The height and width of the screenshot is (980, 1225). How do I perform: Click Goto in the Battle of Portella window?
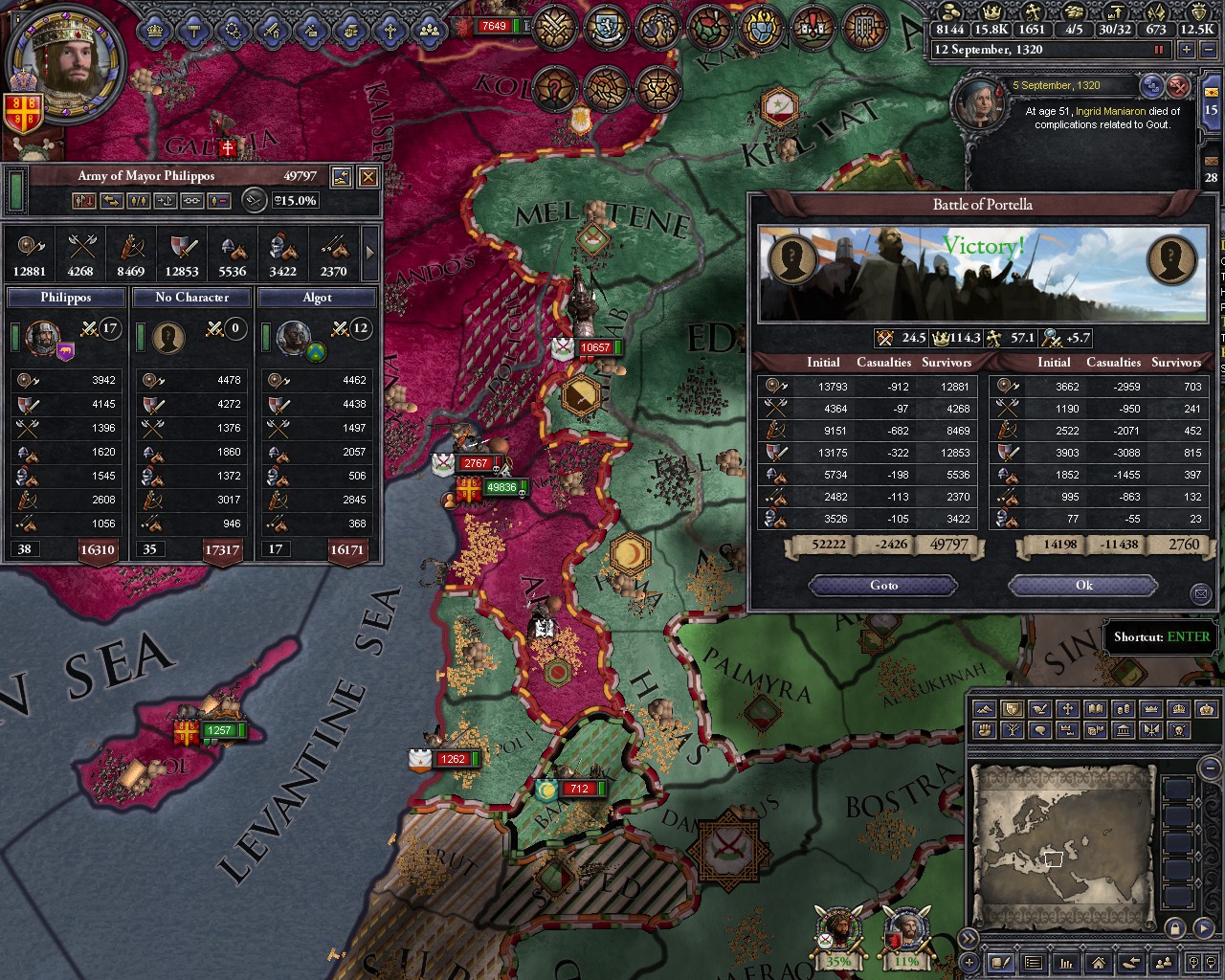coord(882,585)
